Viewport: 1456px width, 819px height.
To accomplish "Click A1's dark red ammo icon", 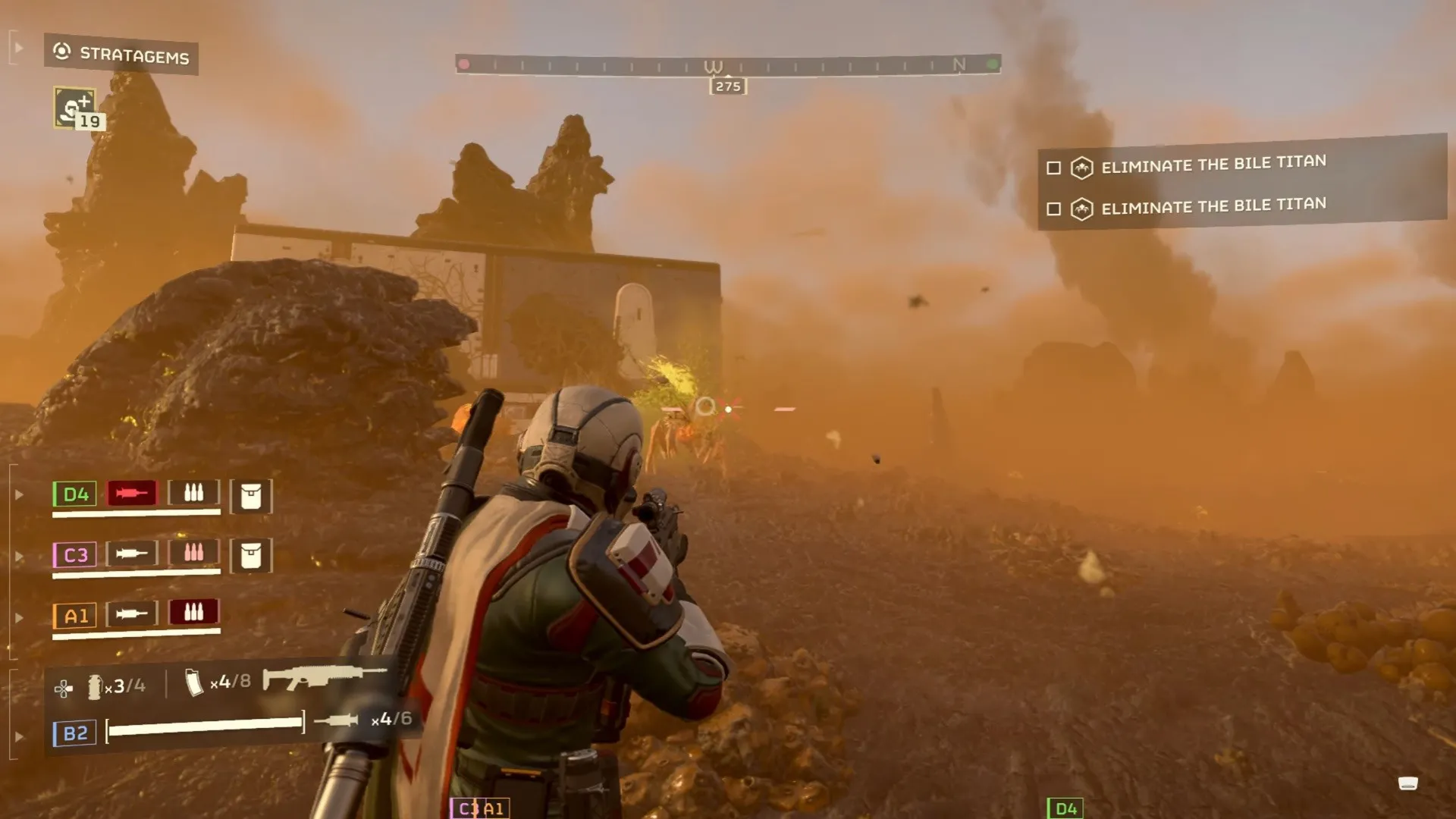I will (193, 612).
